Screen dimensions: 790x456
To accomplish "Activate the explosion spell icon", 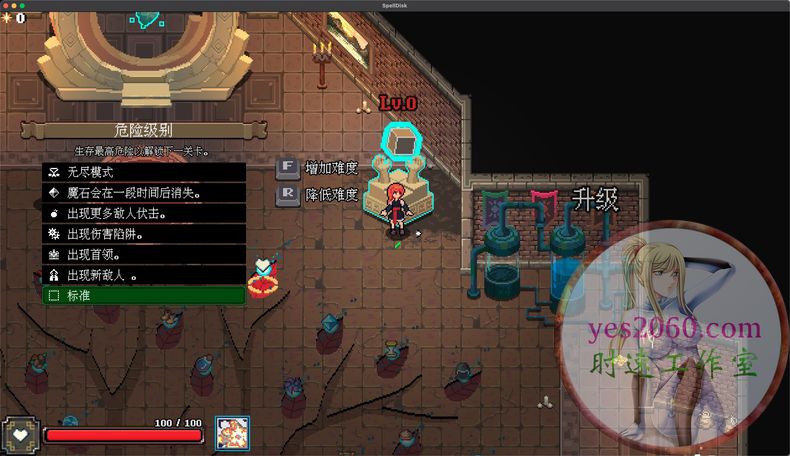I will tap(232, 433).
